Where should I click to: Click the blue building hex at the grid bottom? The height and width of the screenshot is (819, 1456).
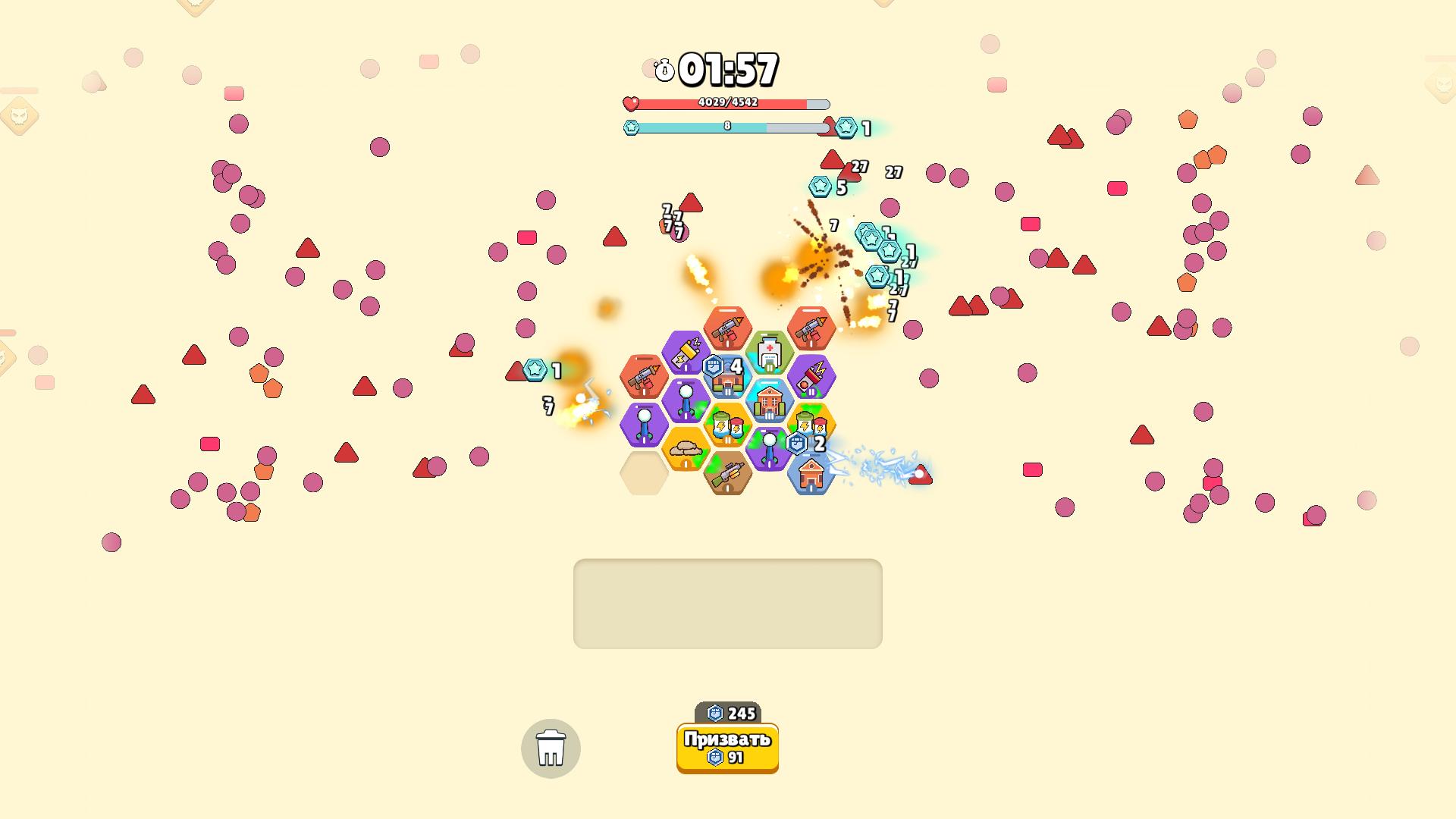(811, 475)
